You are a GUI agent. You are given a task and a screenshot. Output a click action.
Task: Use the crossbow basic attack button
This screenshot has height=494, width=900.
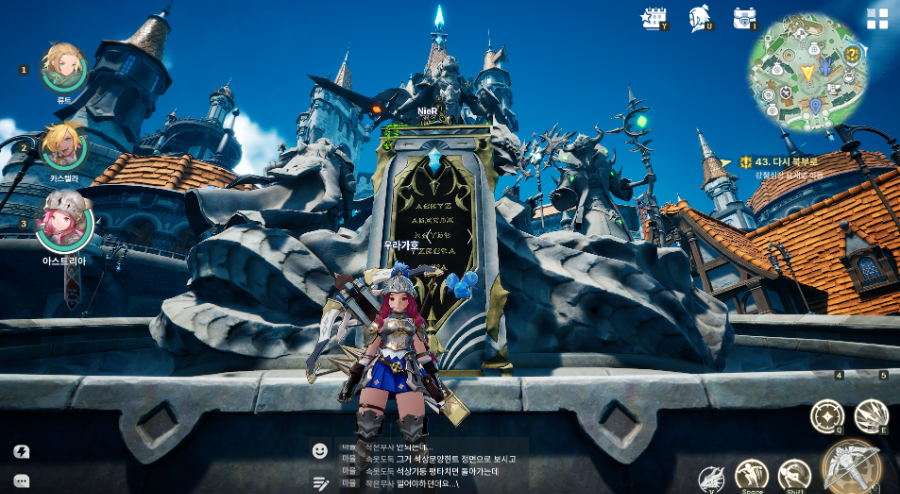851,467
